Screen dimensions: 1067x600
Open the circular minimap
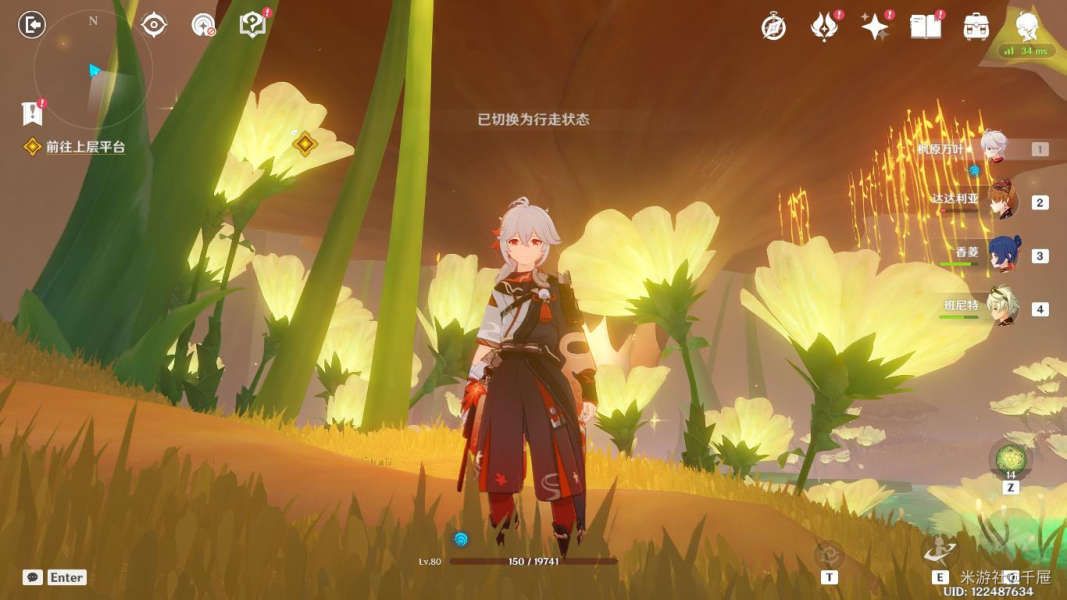coord(93,70)
